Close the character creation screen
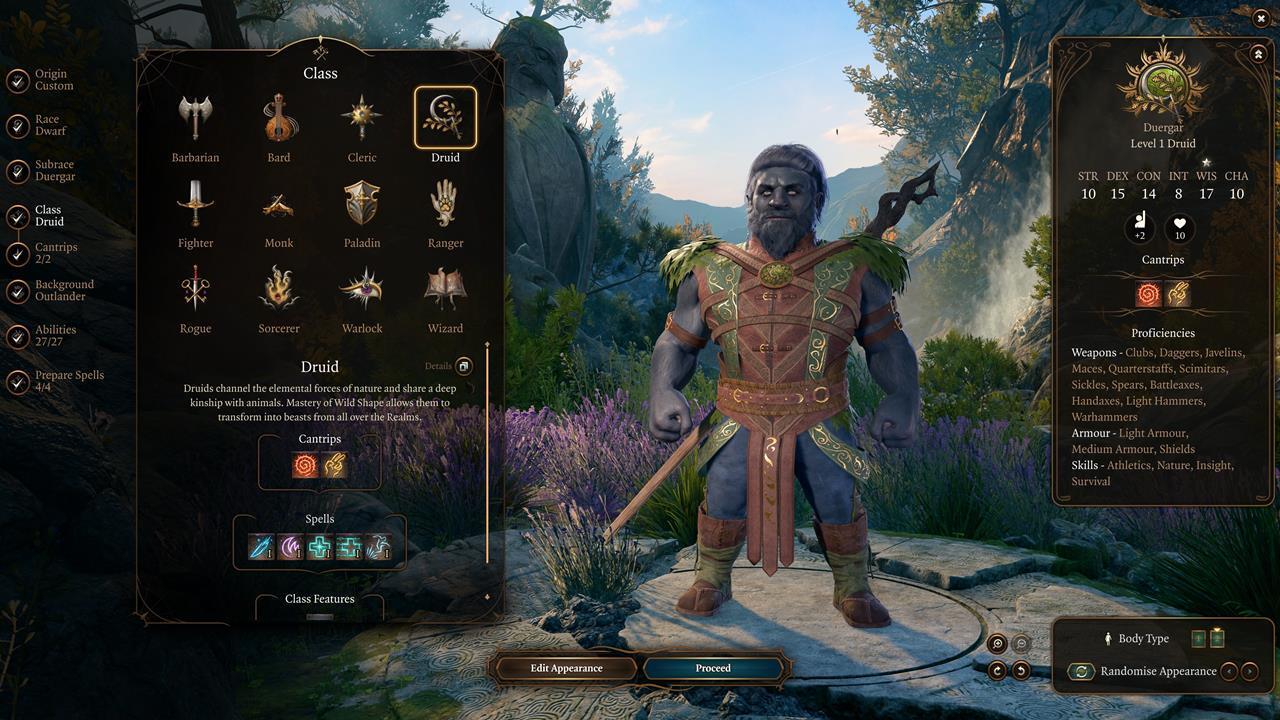 tap(1261, 17)
